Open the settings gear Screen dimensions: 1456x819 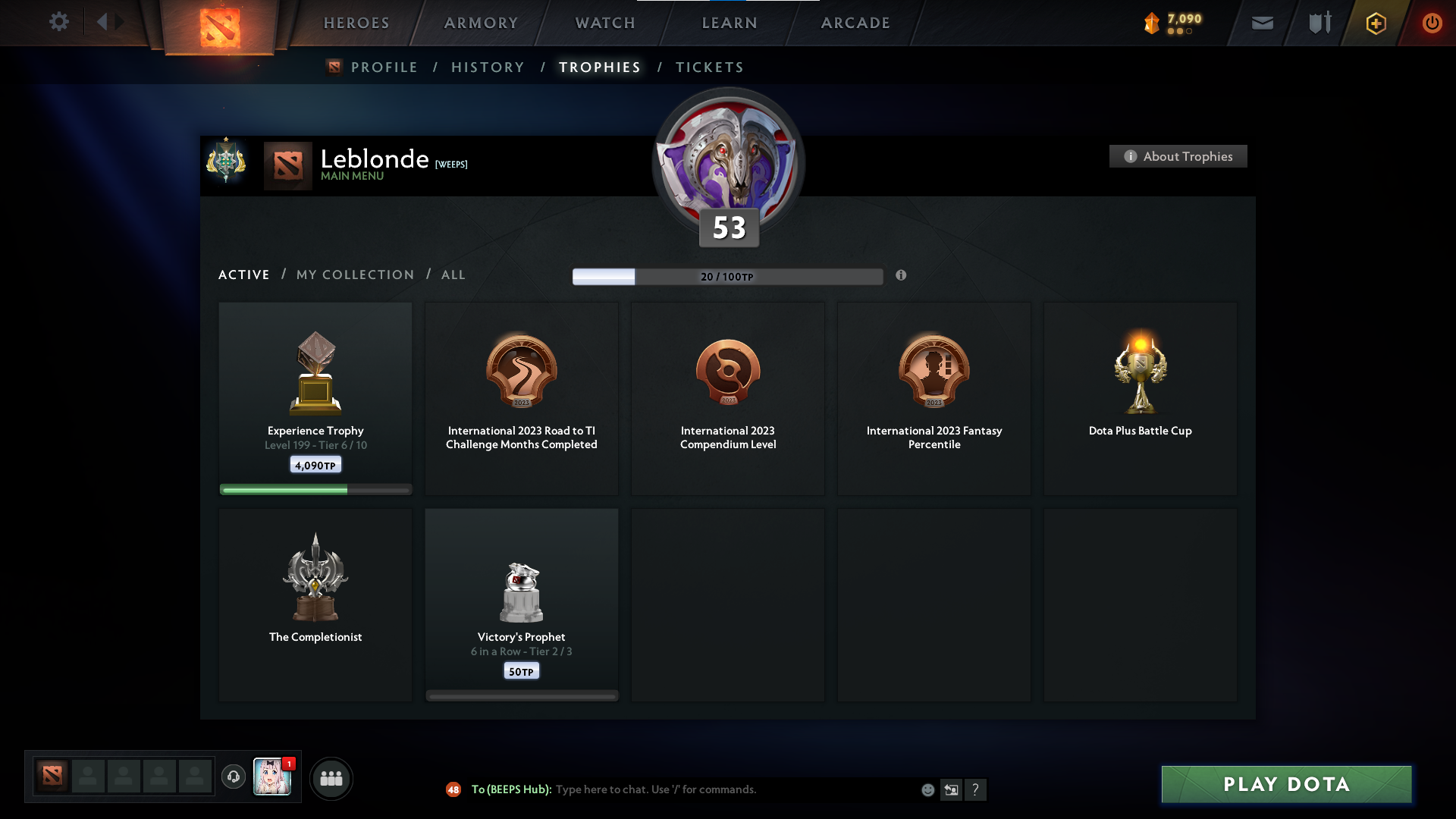tap(59, 22)
